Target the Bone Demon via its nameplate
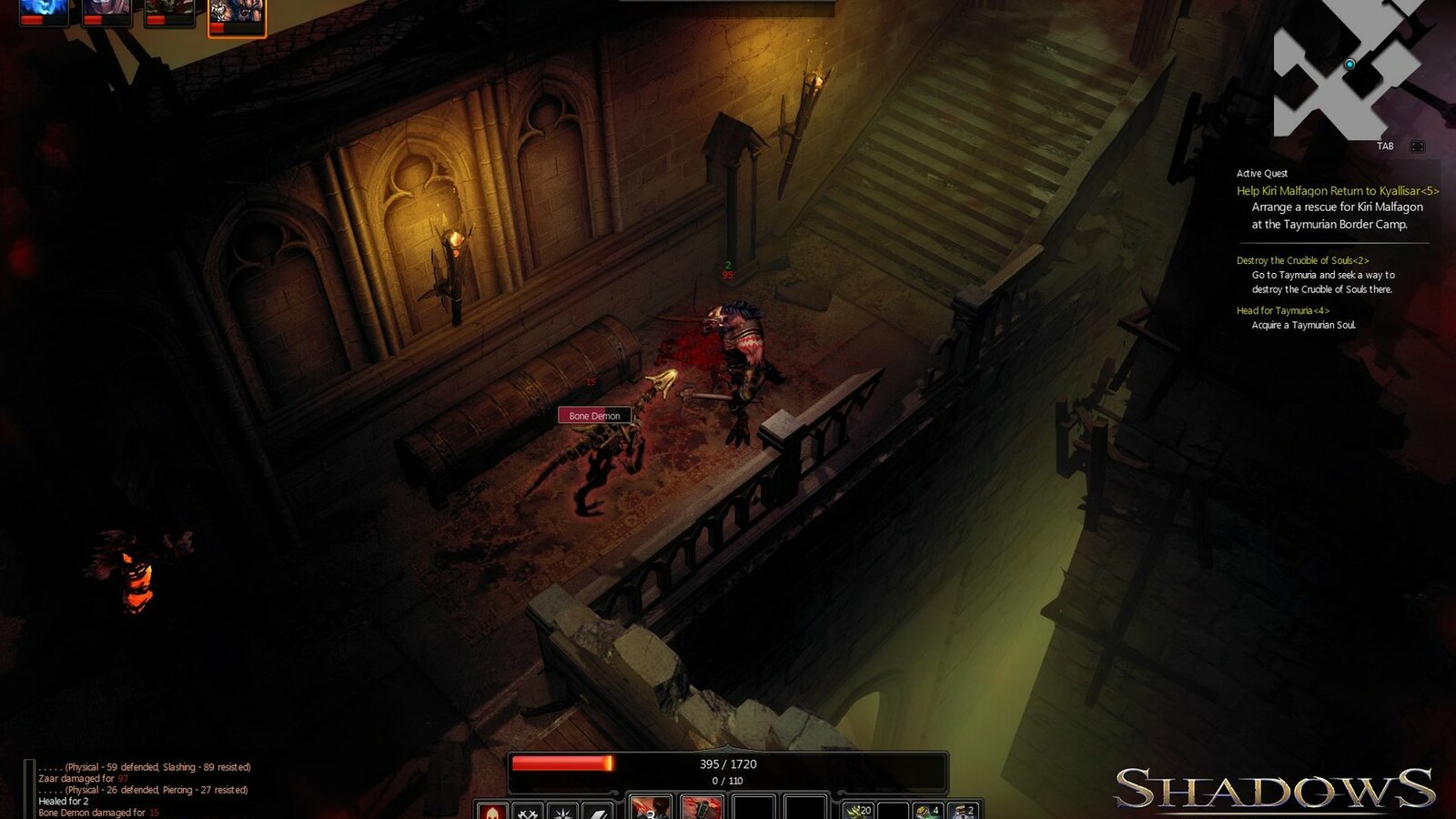 (x=596, y=415)
